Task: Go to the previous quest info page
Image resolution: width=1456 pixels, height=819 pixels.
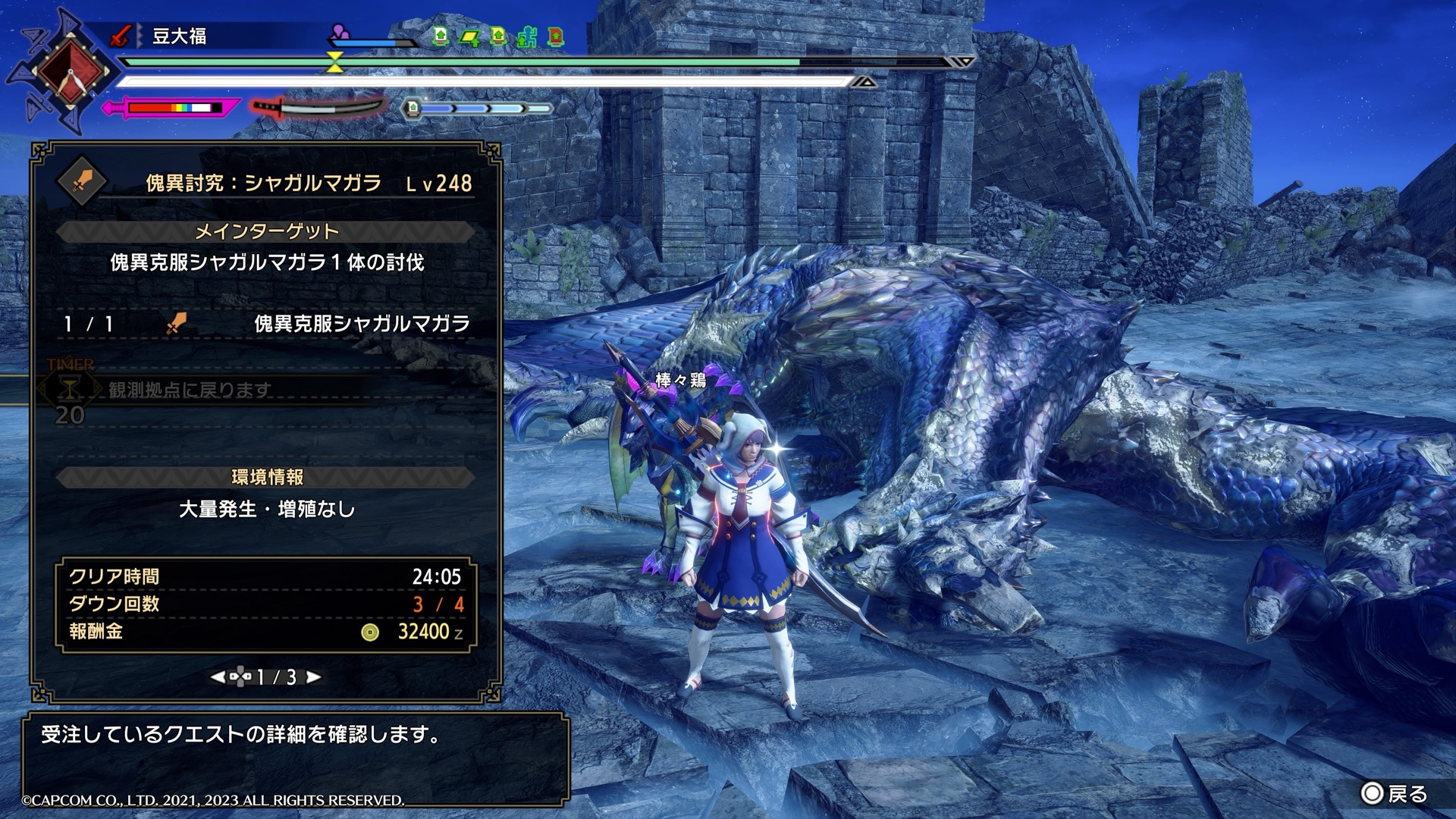Action: (x=218, y=677)
